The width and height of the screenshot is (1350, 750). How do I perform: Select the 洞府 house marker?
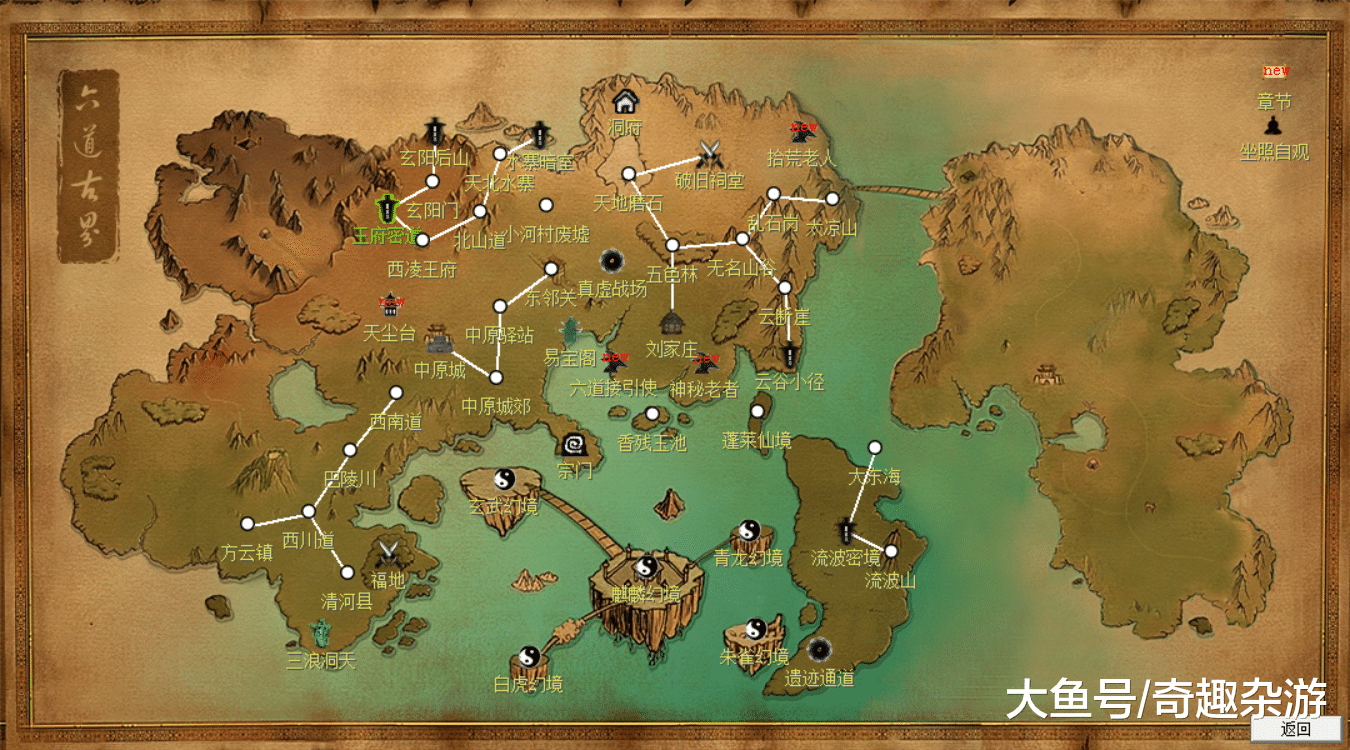click(625, 101)
